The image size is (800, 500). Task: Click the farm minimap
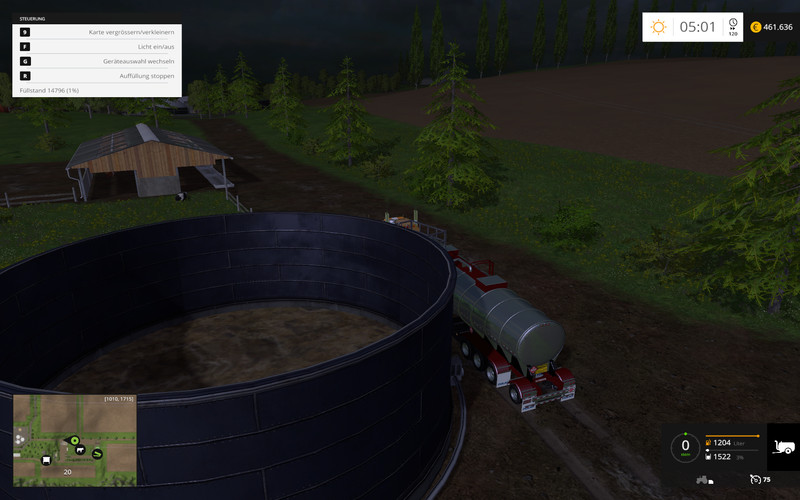(x=75, y=440)
